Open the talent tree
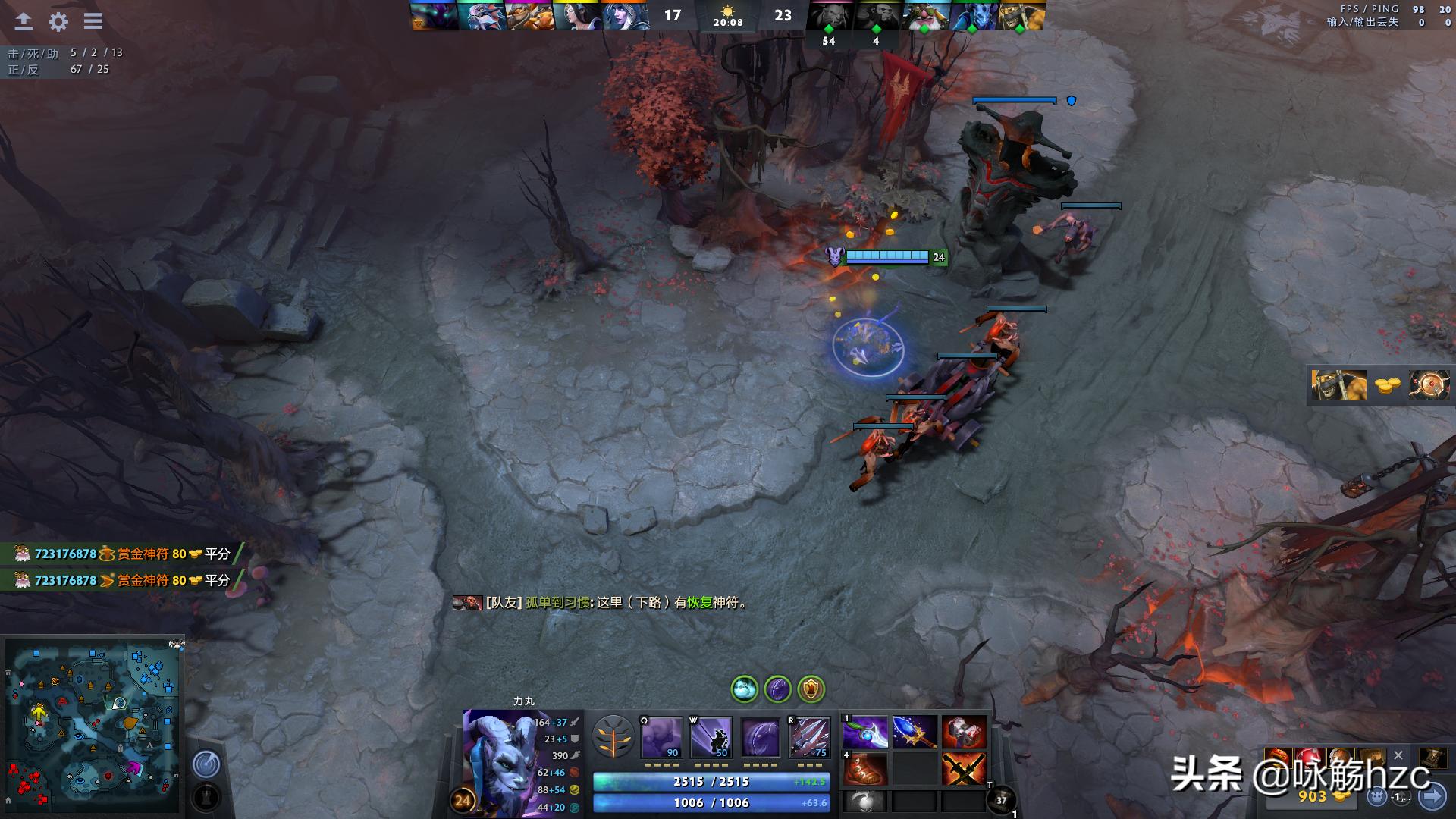Viewport: 1456px width, 819px height. point(613,737)
